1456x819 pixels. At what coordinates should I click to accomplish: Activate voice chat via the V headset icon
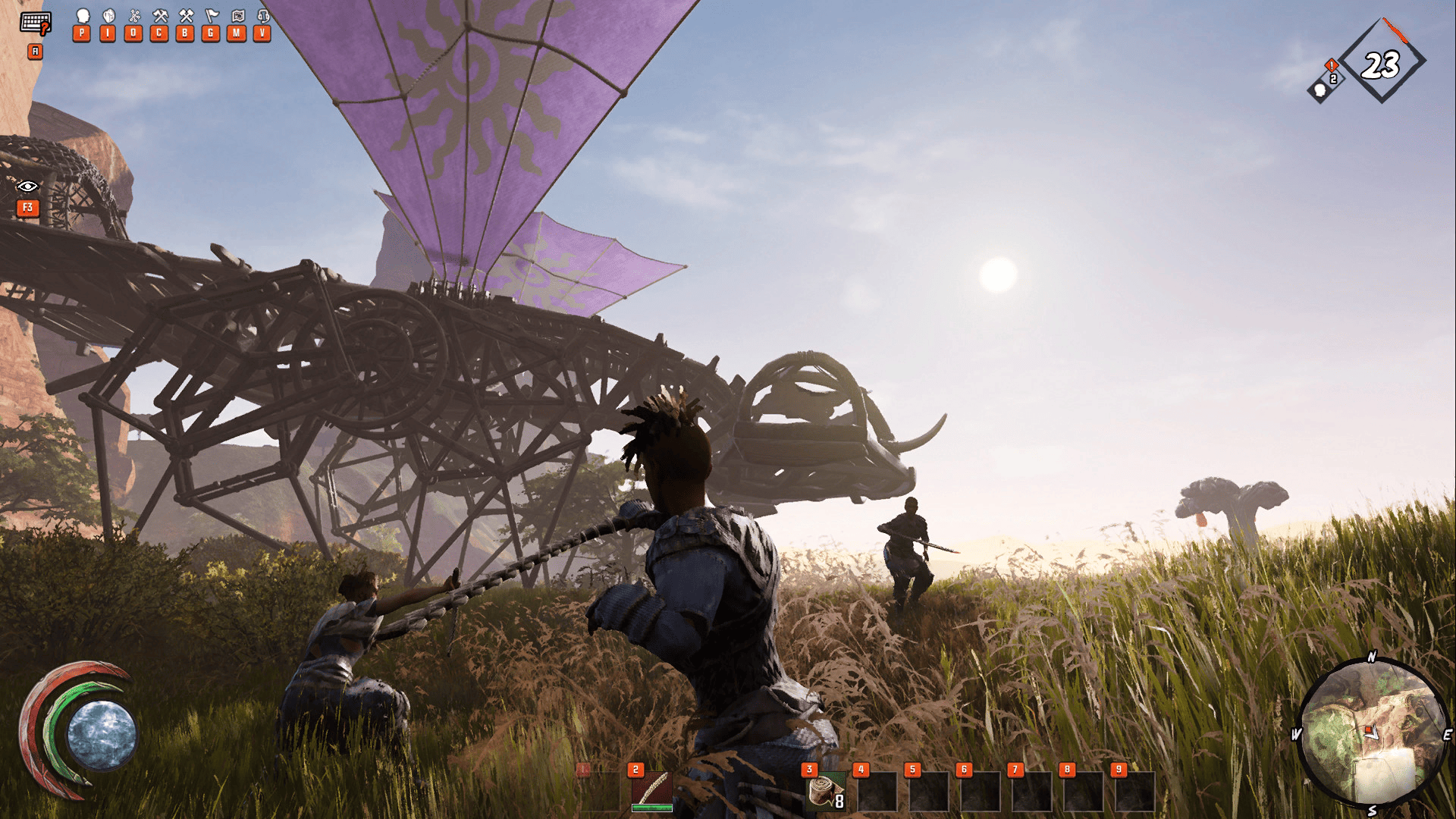pos(261,24)
